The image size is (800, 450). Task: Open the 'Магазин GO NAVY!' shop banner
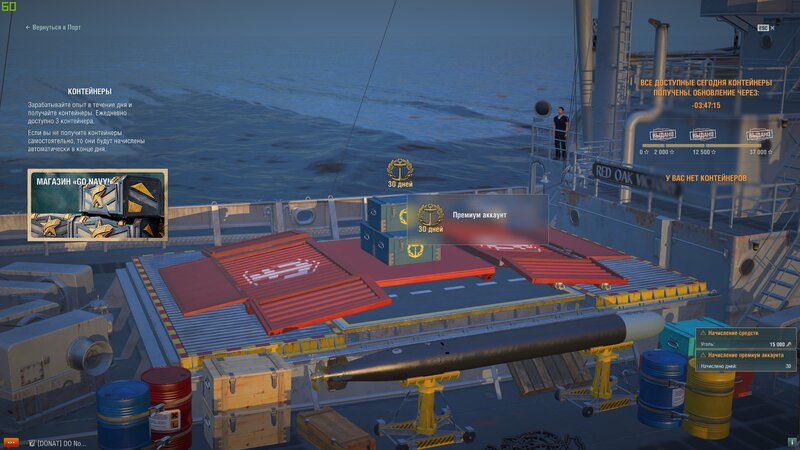tap(97, 204)
